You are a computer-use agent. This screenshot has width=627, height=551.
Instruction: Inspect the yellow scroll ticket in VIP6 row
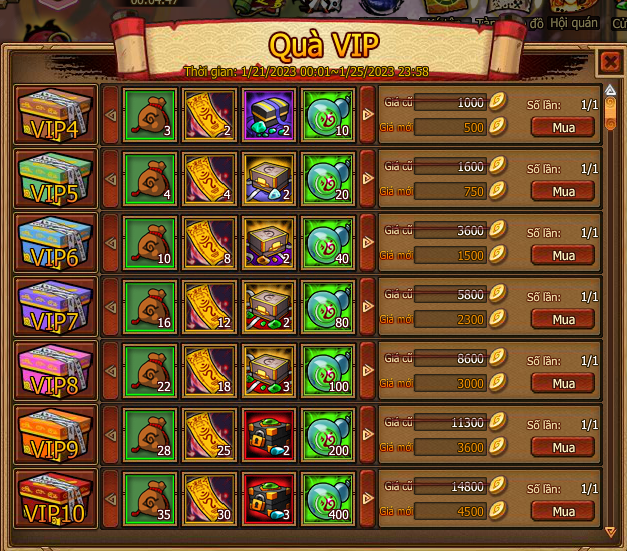[x=209, y=243]
